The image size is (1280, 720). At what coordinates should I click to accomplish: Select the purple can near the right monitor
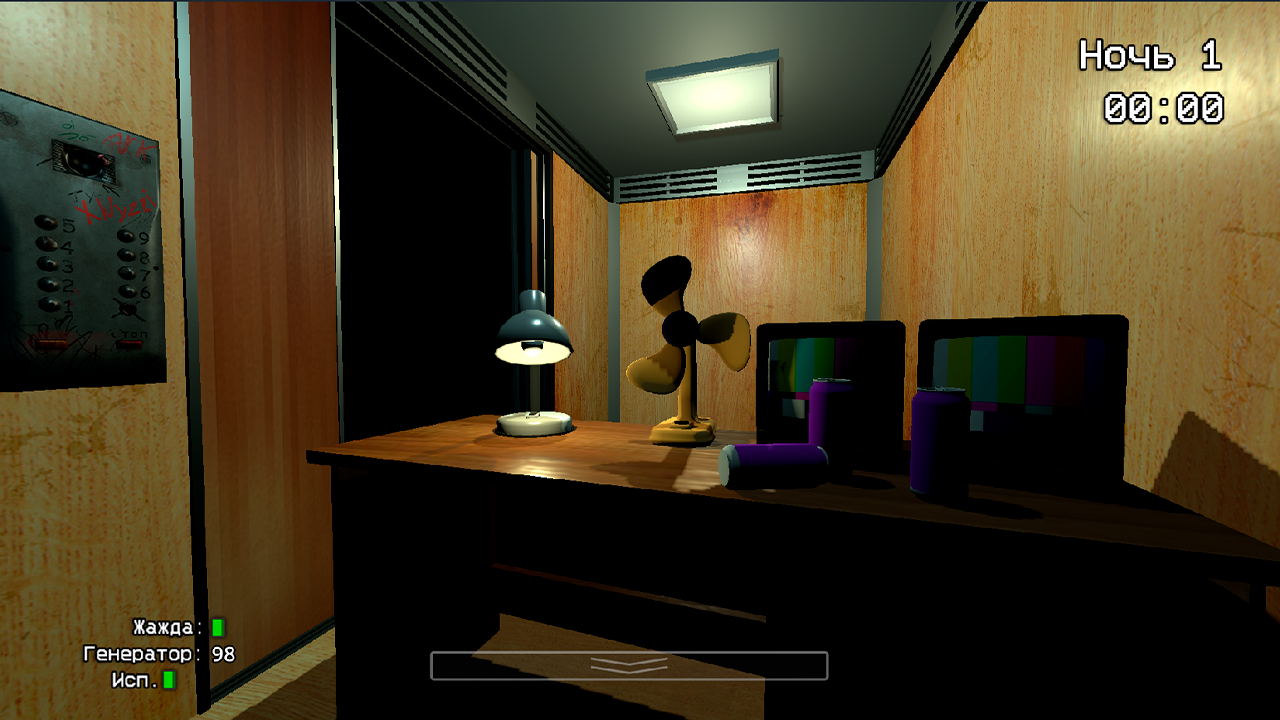(x=940, y=440)
